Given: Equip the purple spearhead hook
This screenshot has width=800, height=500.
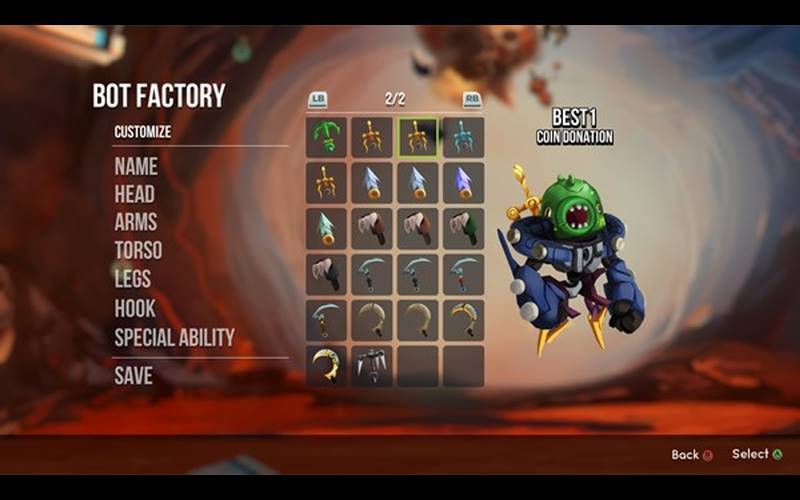Looking at the screenshot, I should 463,183.
